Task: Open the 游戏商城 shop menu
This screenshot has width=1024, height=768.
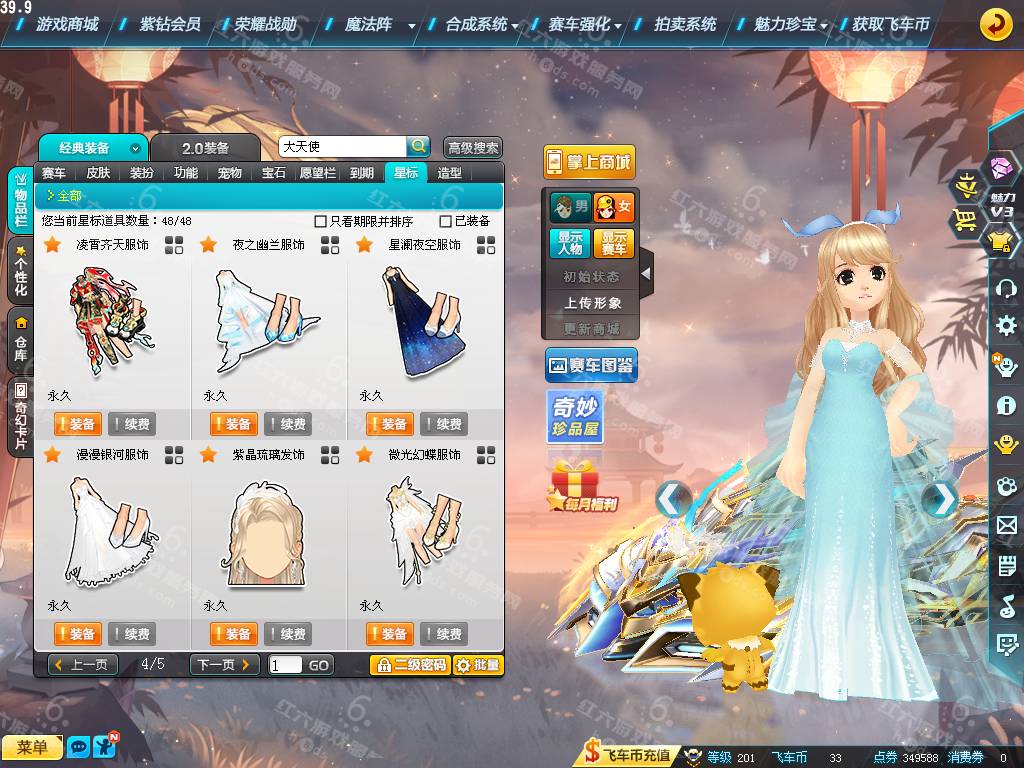Action: point(66,24)
